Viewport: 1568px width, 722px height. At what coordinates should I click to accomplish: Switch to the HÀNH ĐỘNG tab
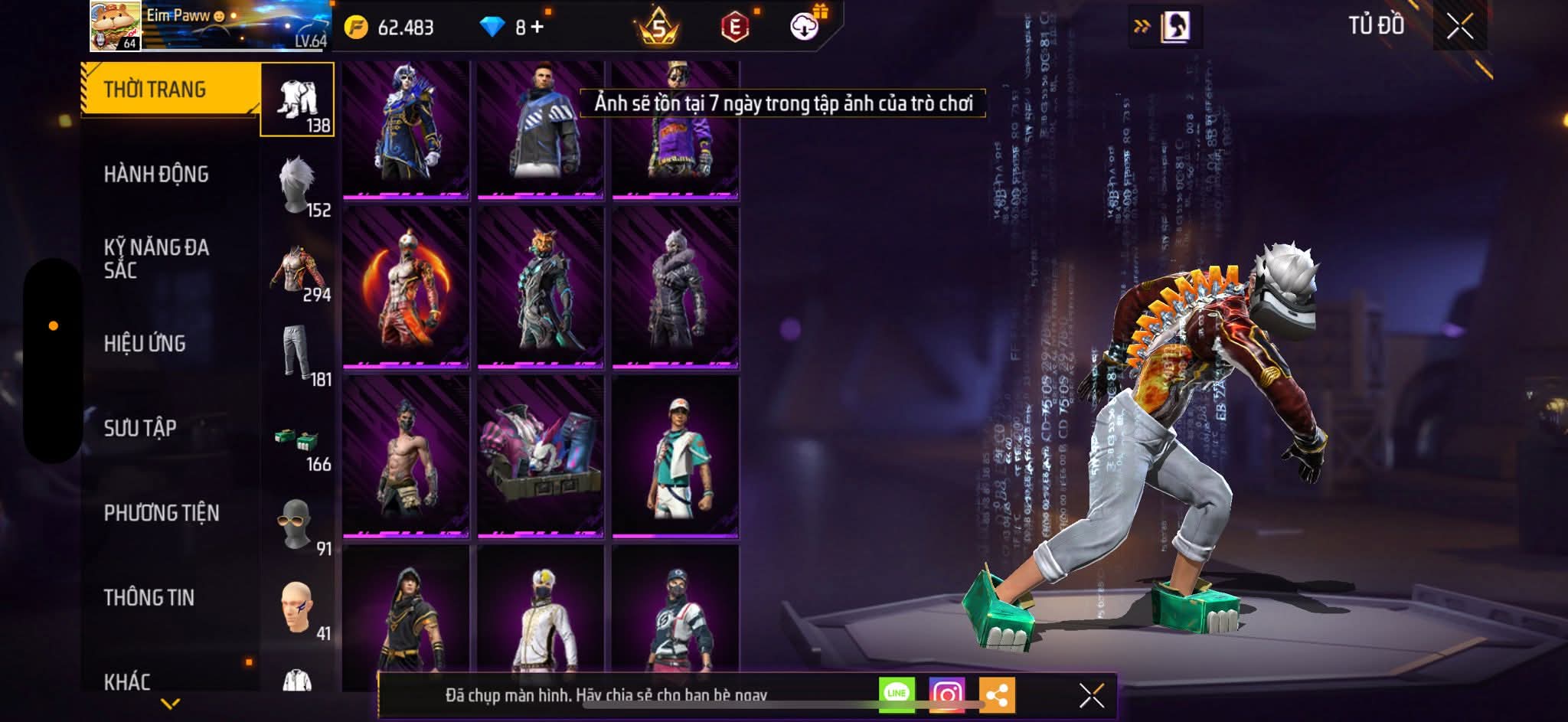coord(156,175)
